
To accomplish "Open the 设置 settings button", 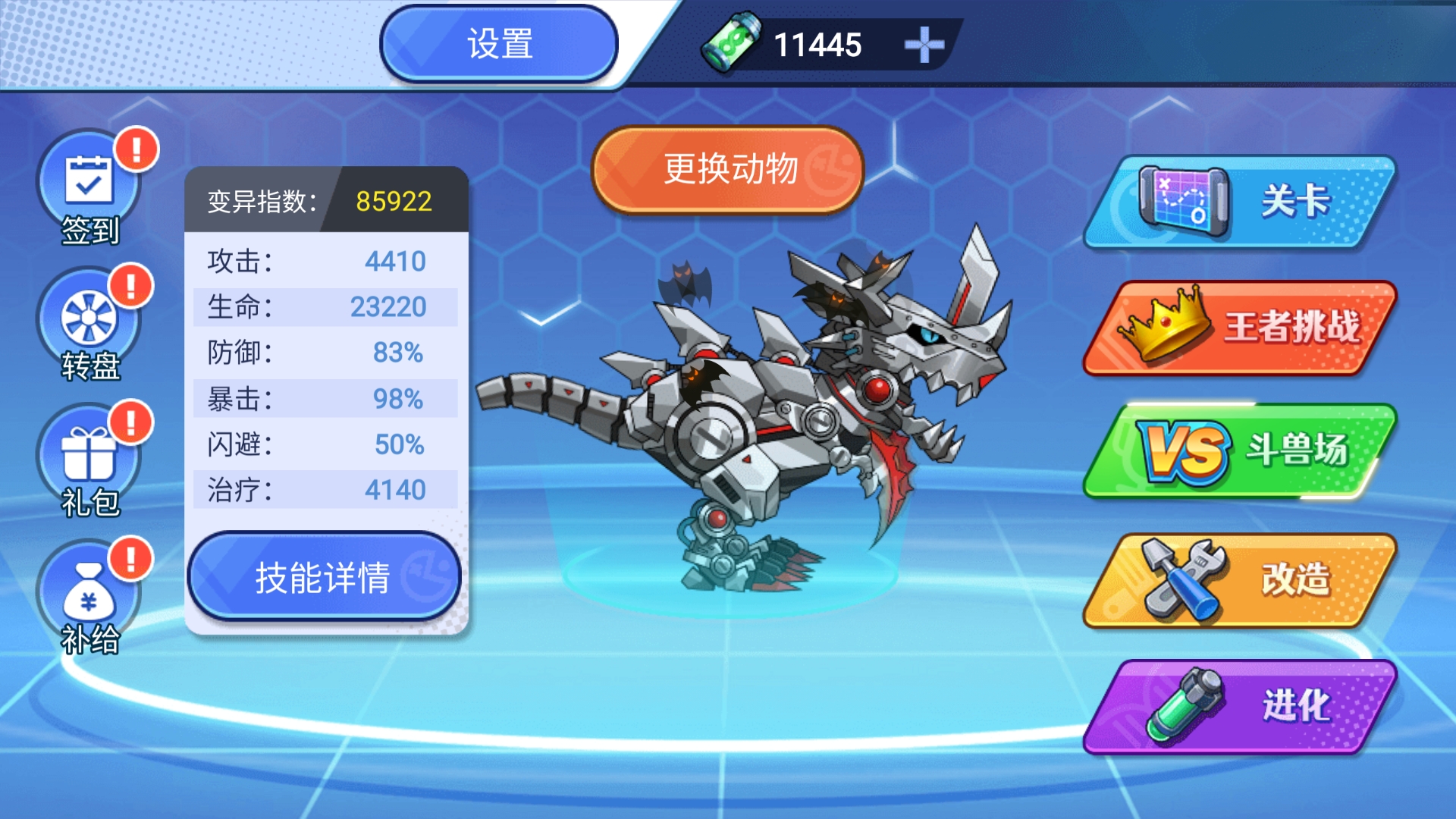I will point(499,44).
